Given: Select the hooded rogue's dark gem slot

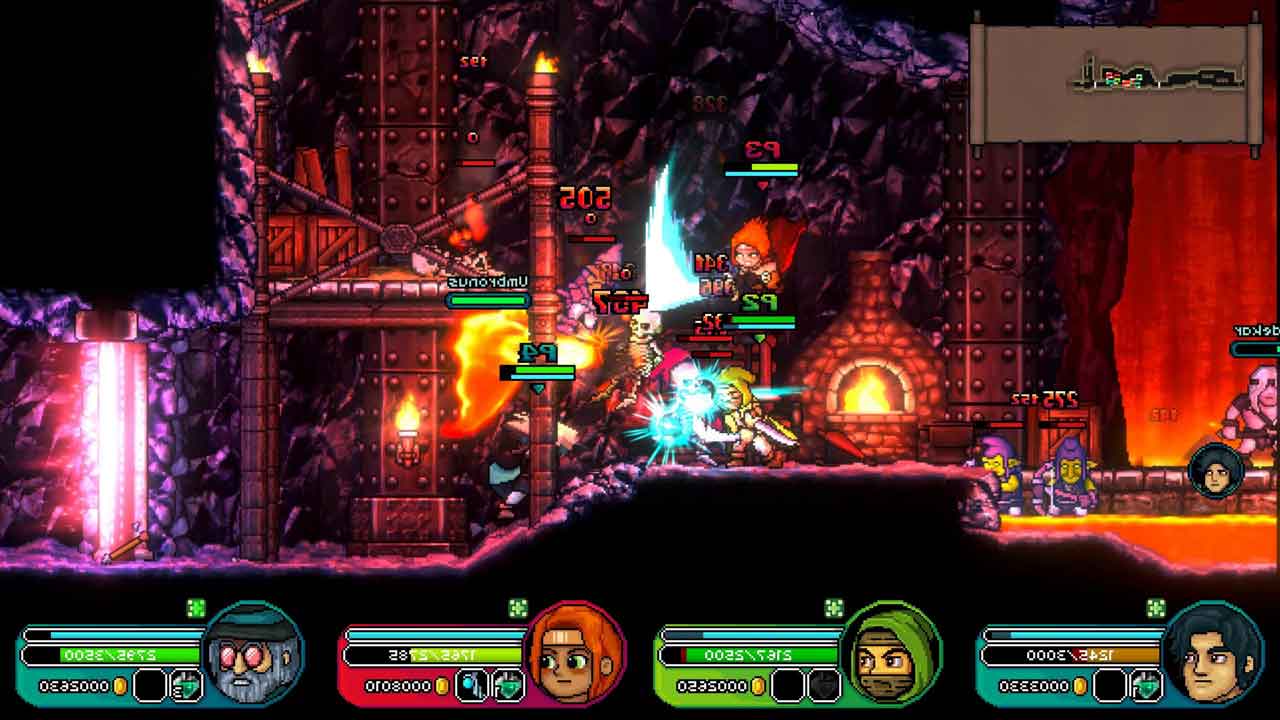Looking at the screenshot, I should pyautogui.click(x=824, y=686).
